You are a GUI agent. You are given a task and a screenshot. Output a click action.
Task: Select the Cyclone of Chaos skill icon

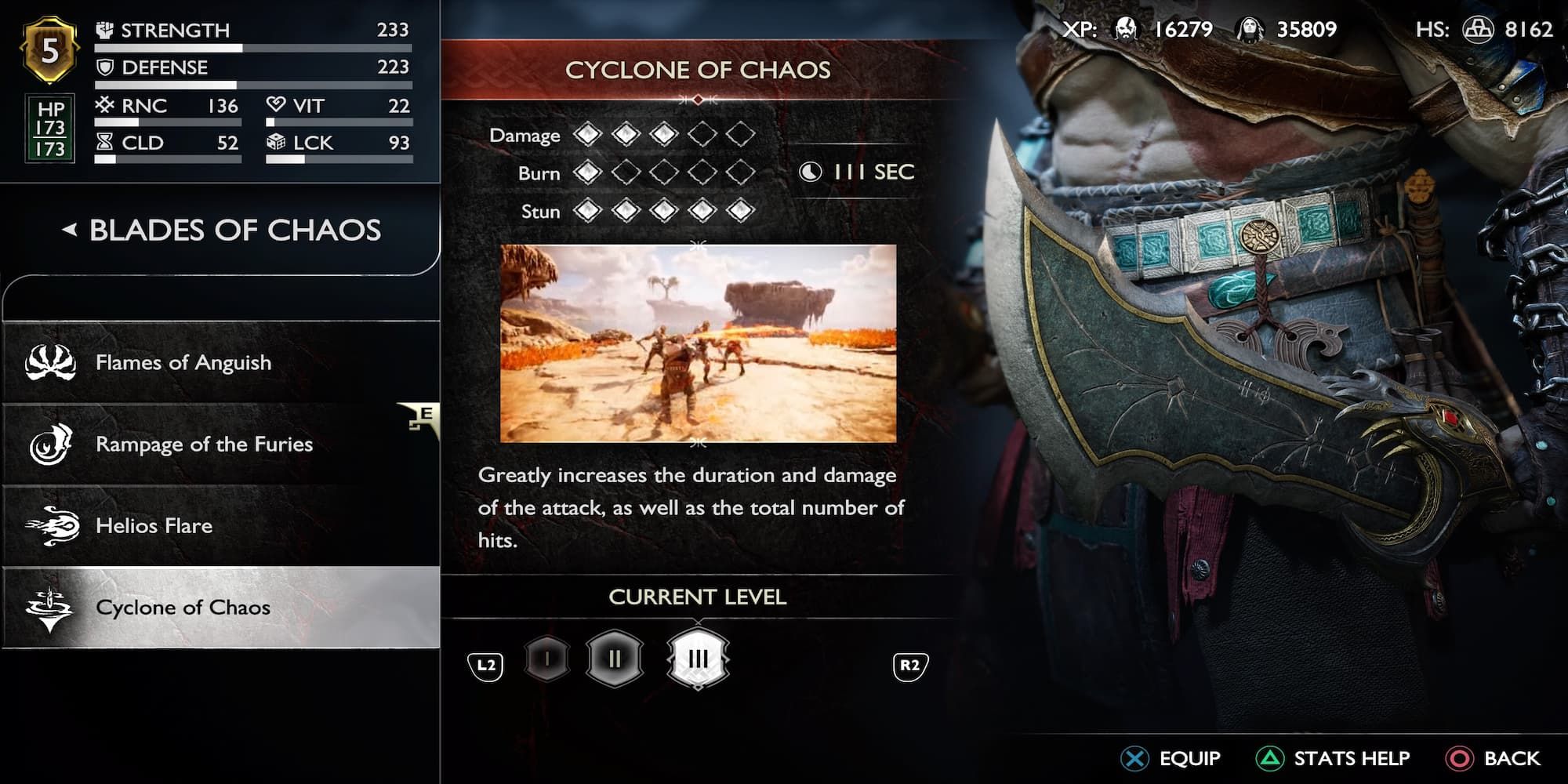point(49,607)
